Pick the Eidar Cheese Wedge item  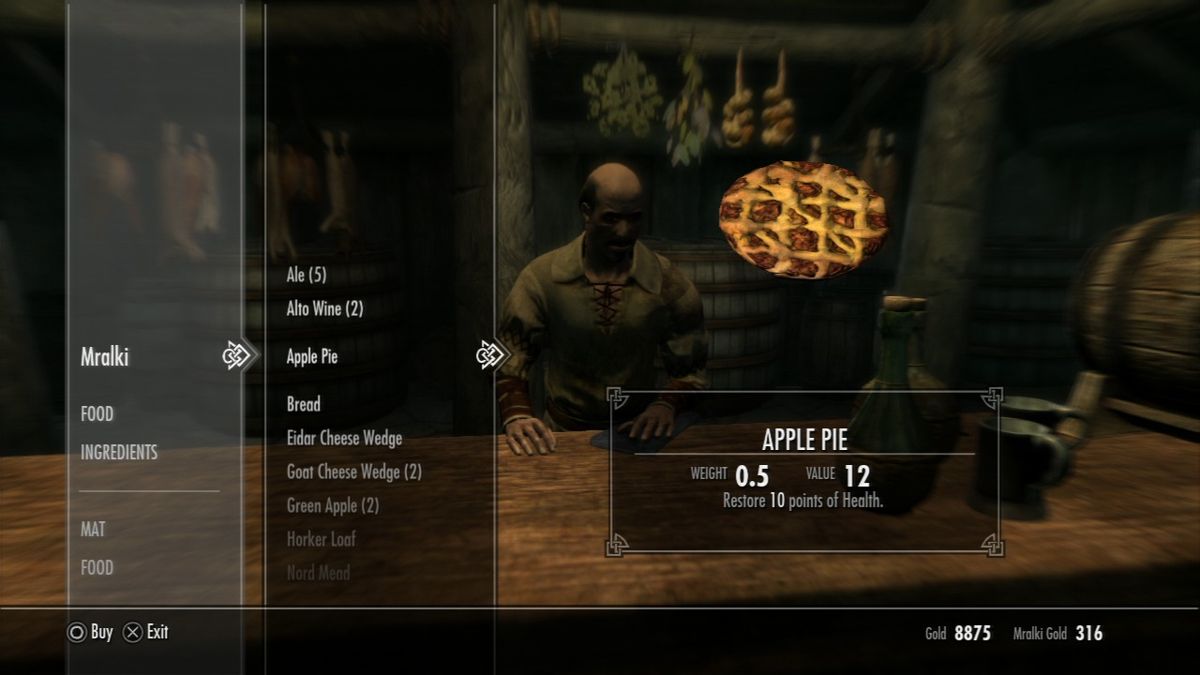coord(344,438)
